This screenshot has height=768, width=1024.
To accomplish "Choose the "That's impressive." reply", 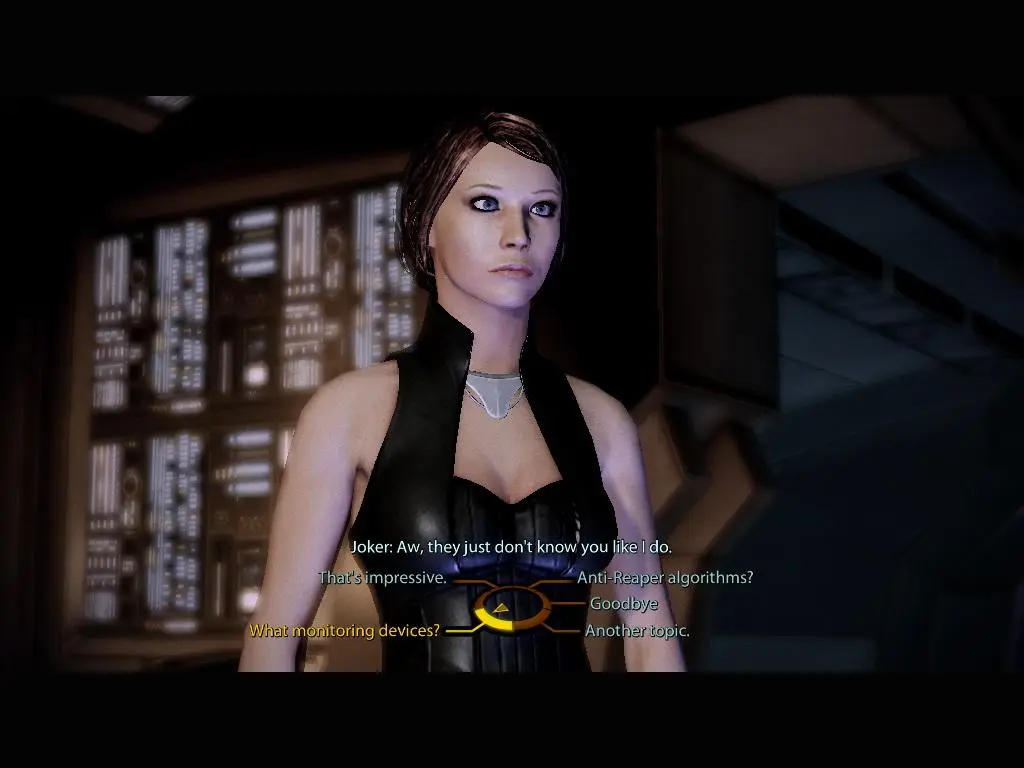I will coord(382,578).
